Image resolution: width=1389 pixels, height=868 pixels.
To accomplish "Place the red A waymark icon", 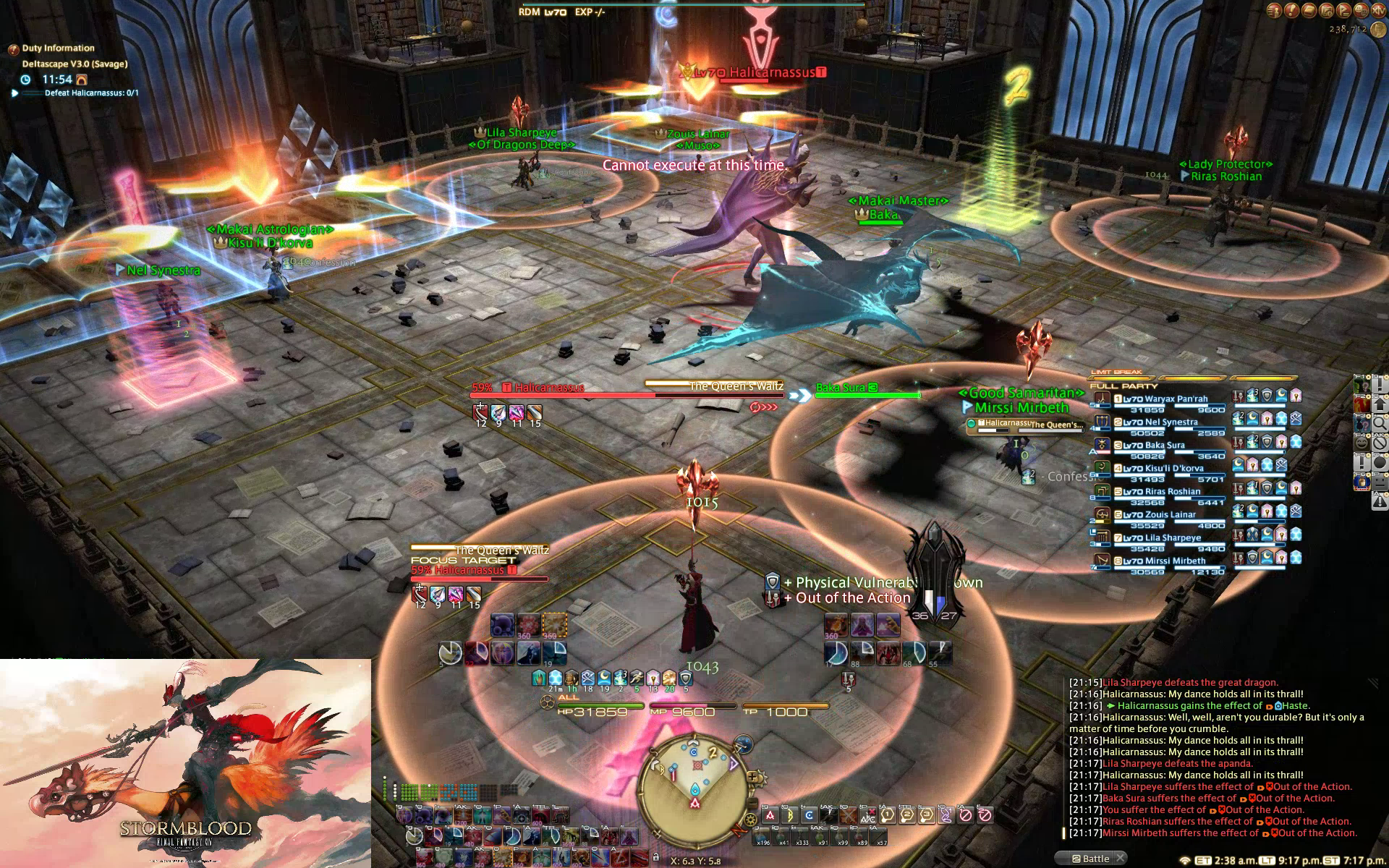I will (x=770, y=815).
